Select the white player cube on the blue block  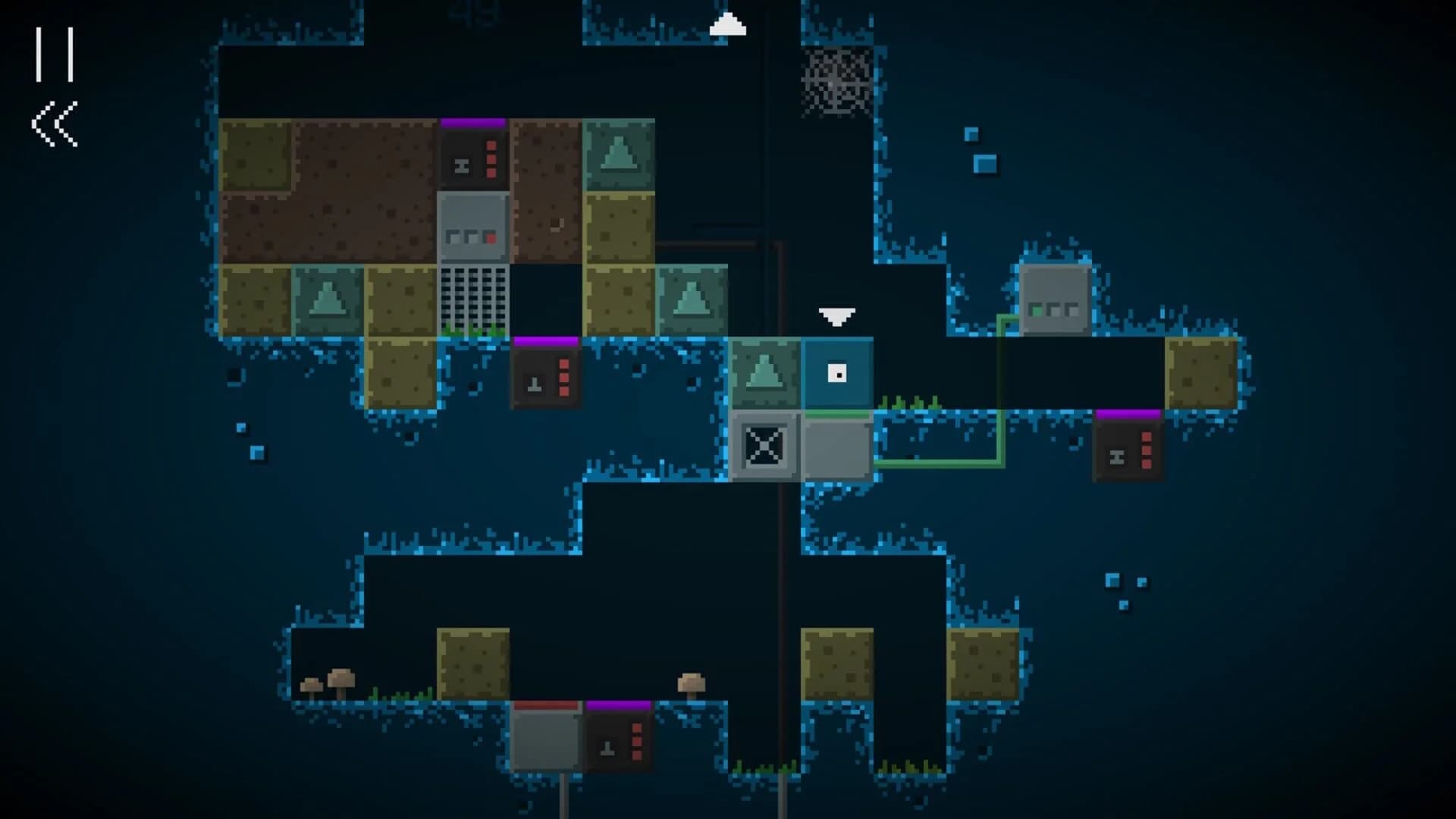click(x=836, y=373)
